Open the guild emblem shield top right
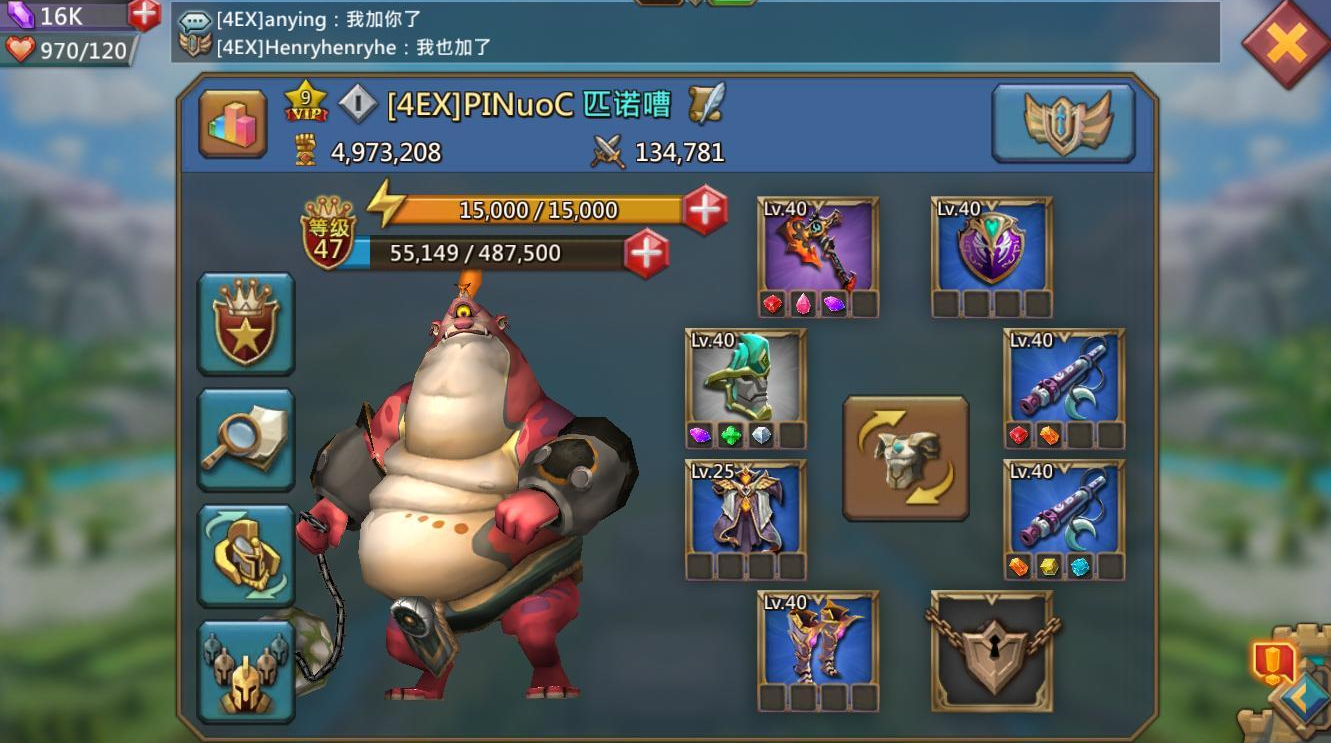The width and height of the screenshot is (1331, 743). (x=1063, y=124)
